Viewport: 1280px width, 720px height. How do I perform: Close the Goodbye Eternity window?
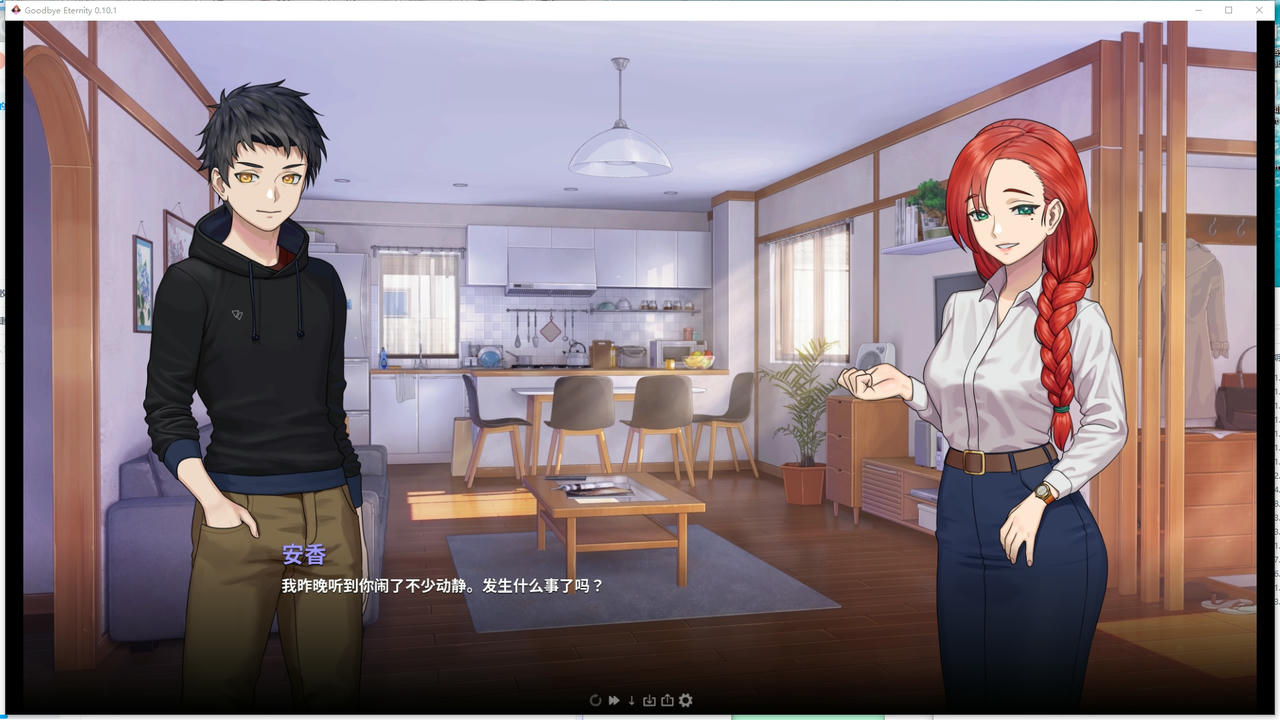1259,10
